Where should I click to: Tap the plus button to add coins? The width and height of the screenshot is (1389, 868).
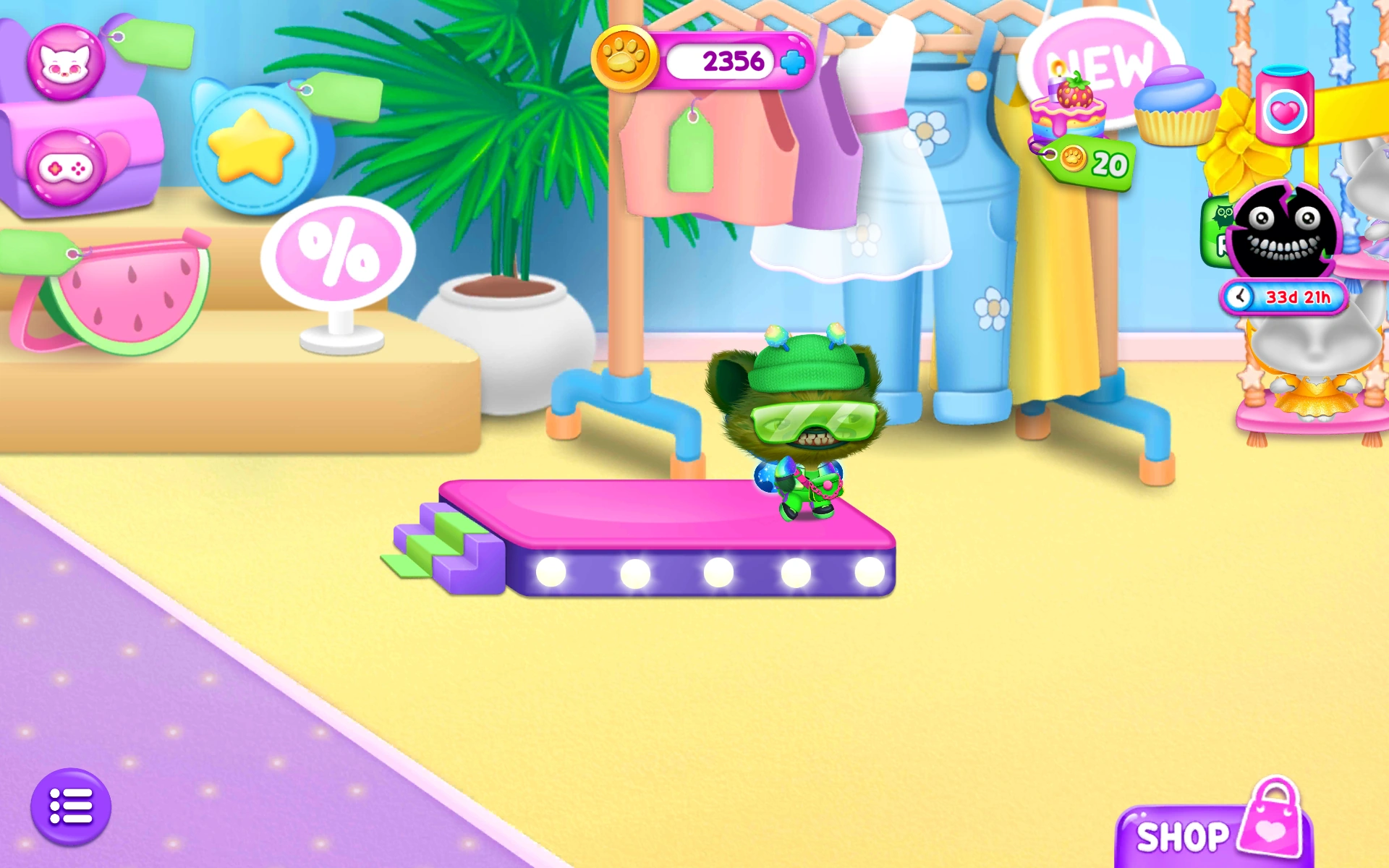point(794,64)
